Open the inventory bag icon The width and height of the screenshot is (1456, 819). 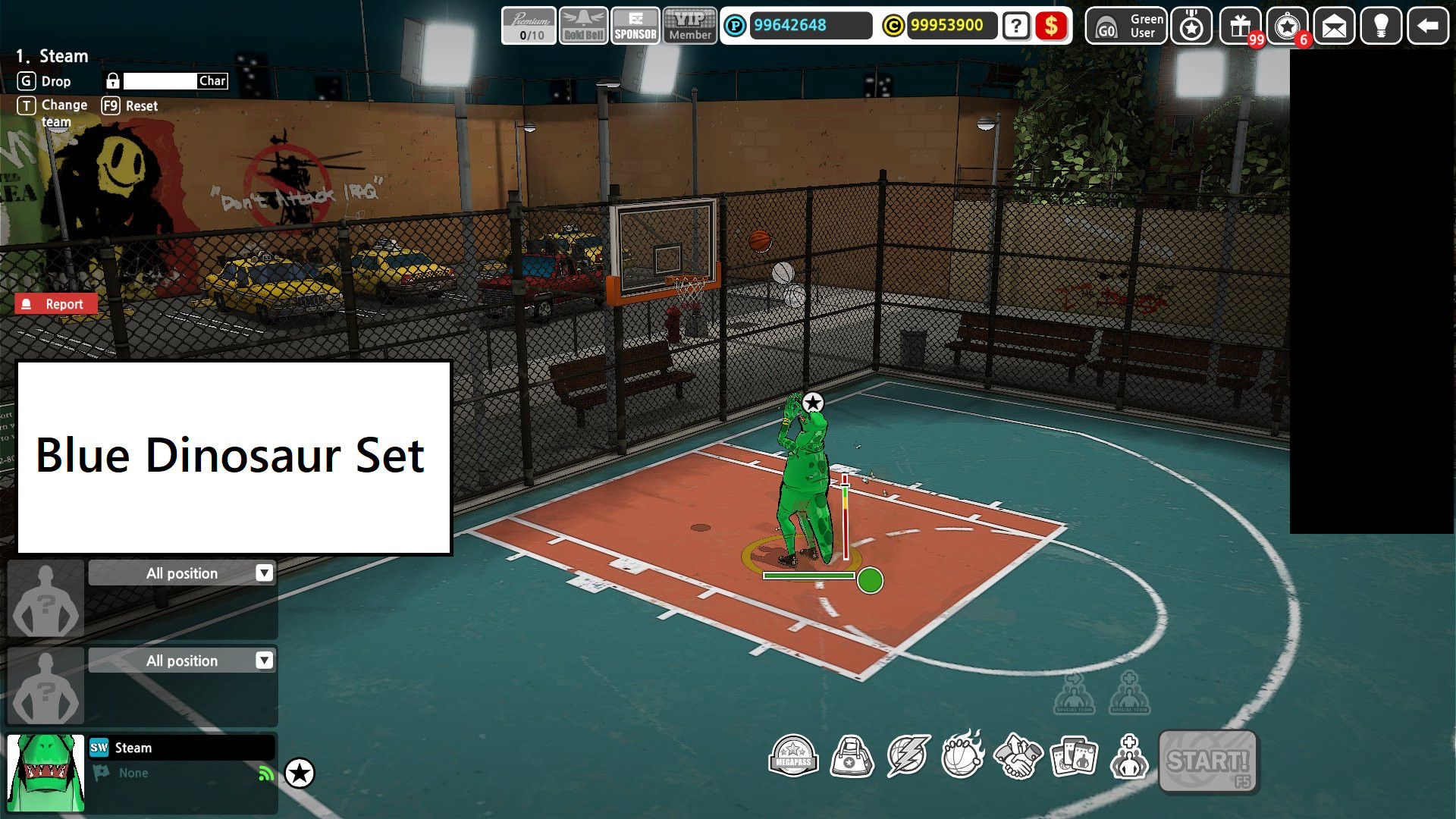tap(851, 757)
